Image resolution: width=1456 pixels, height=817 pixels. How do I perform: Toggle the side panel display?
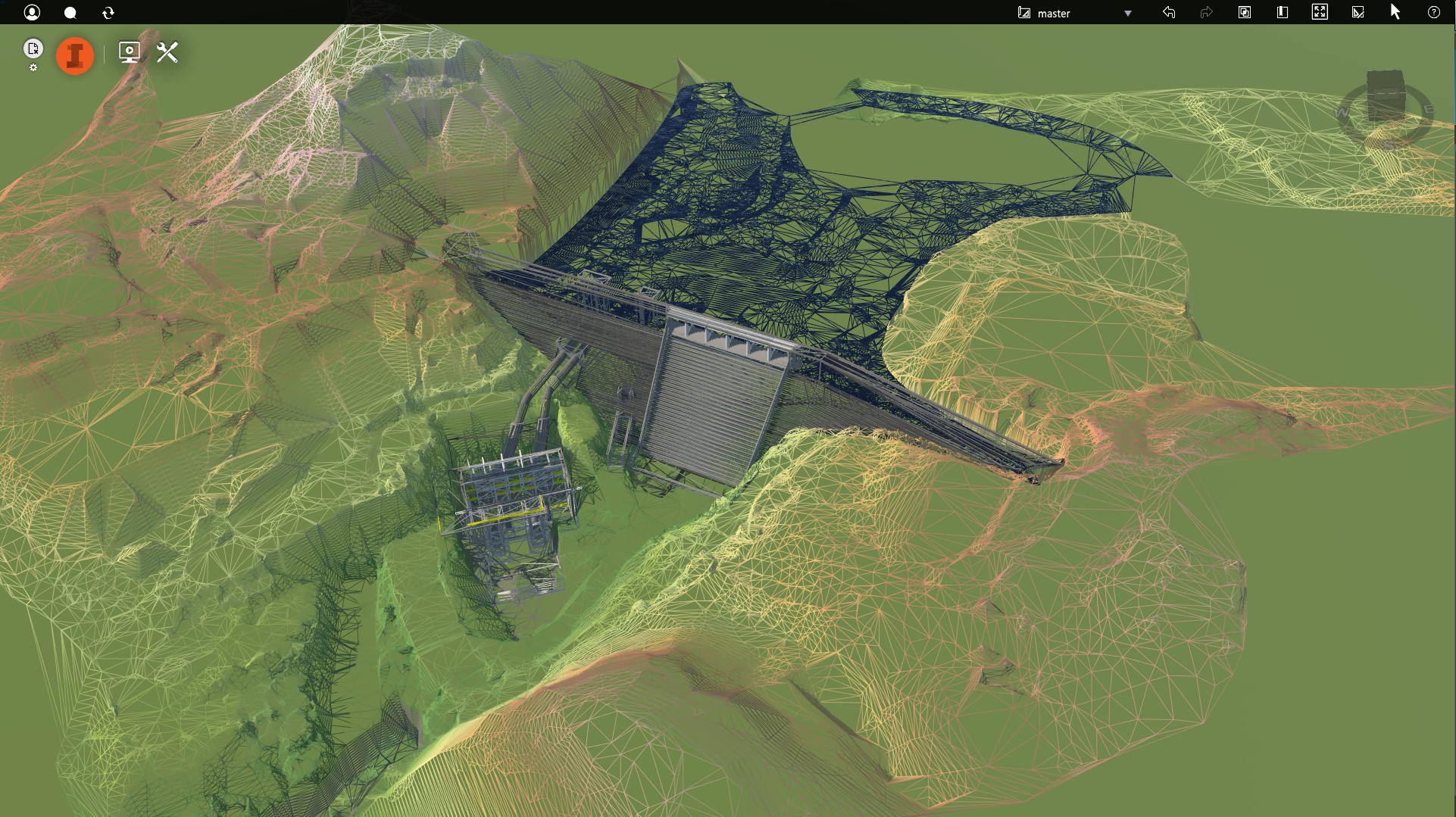click(1282, 12)
